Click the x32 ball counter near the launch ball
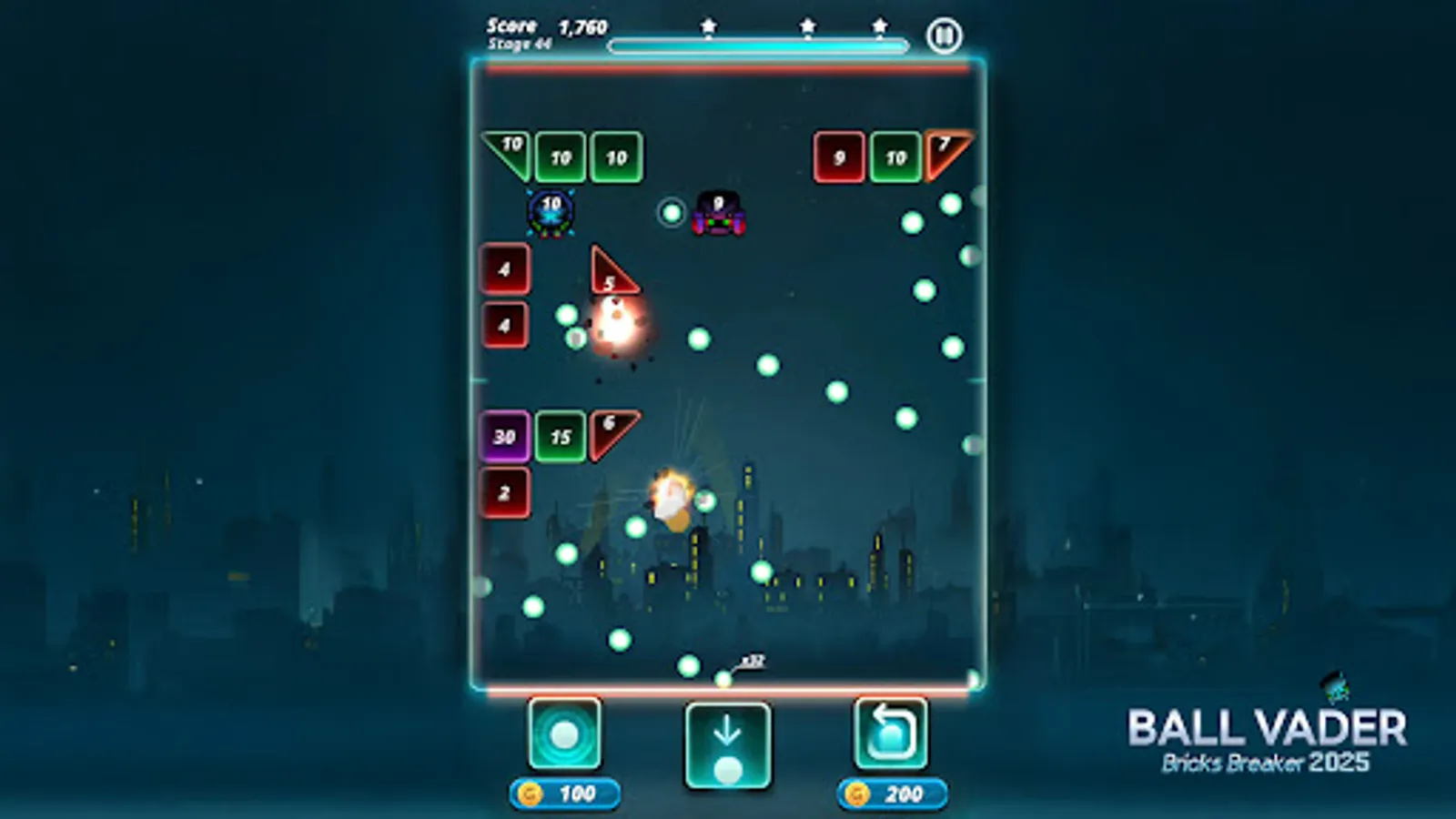1456x819 pixels. 753,658
